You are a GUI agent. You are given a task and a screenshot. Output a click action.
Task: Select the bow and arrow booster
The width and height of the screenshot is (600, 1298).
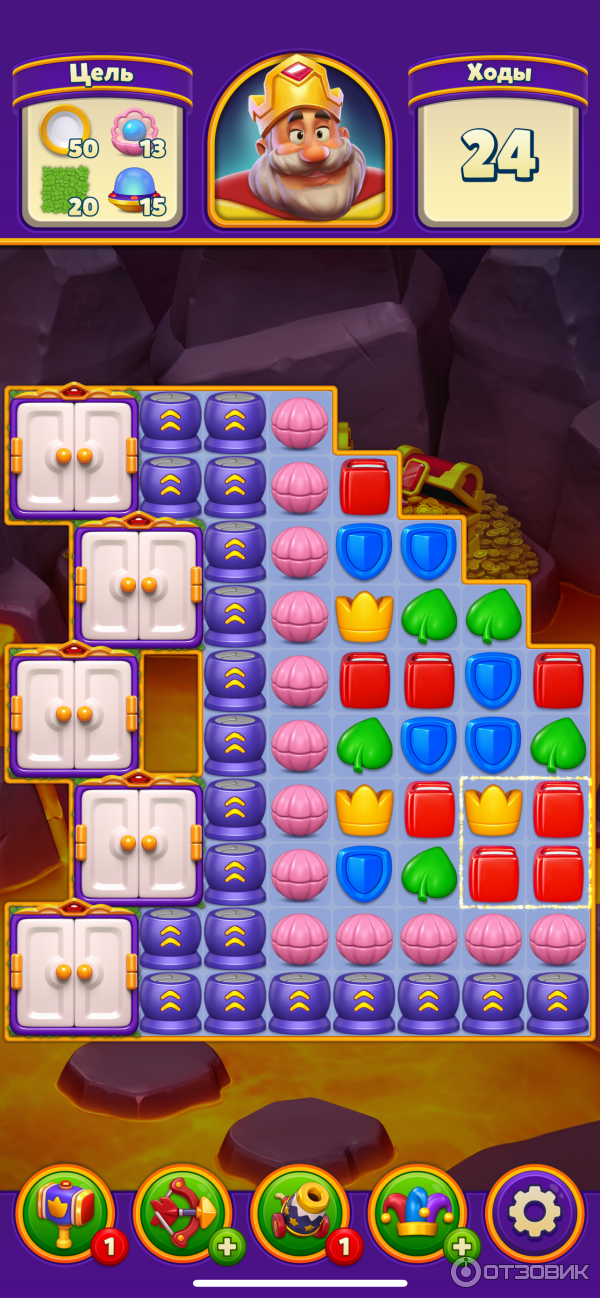click(180, 1212)
